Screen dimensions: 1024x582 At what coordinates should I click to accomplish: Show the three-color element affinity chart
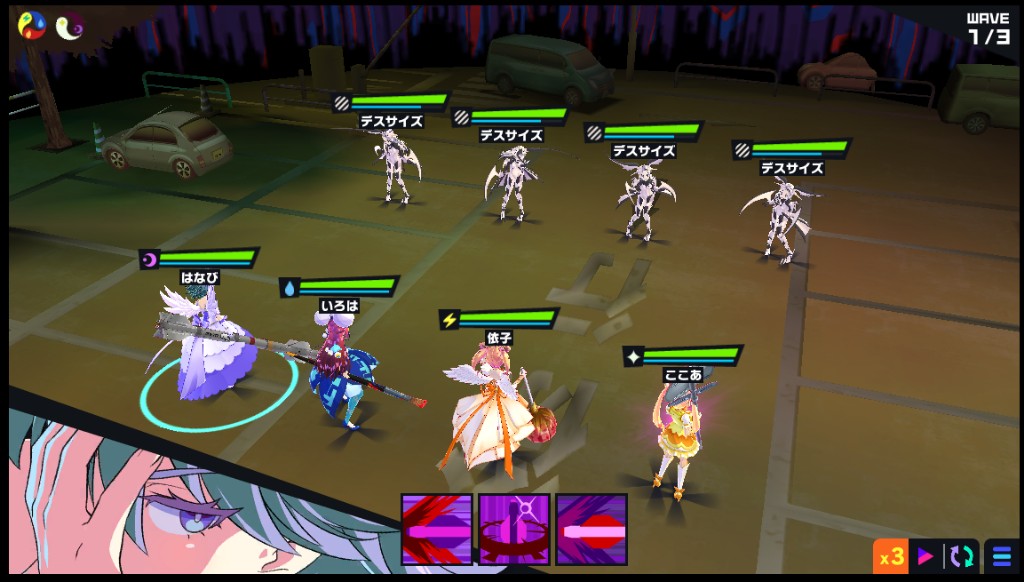[x=32, y=27]
